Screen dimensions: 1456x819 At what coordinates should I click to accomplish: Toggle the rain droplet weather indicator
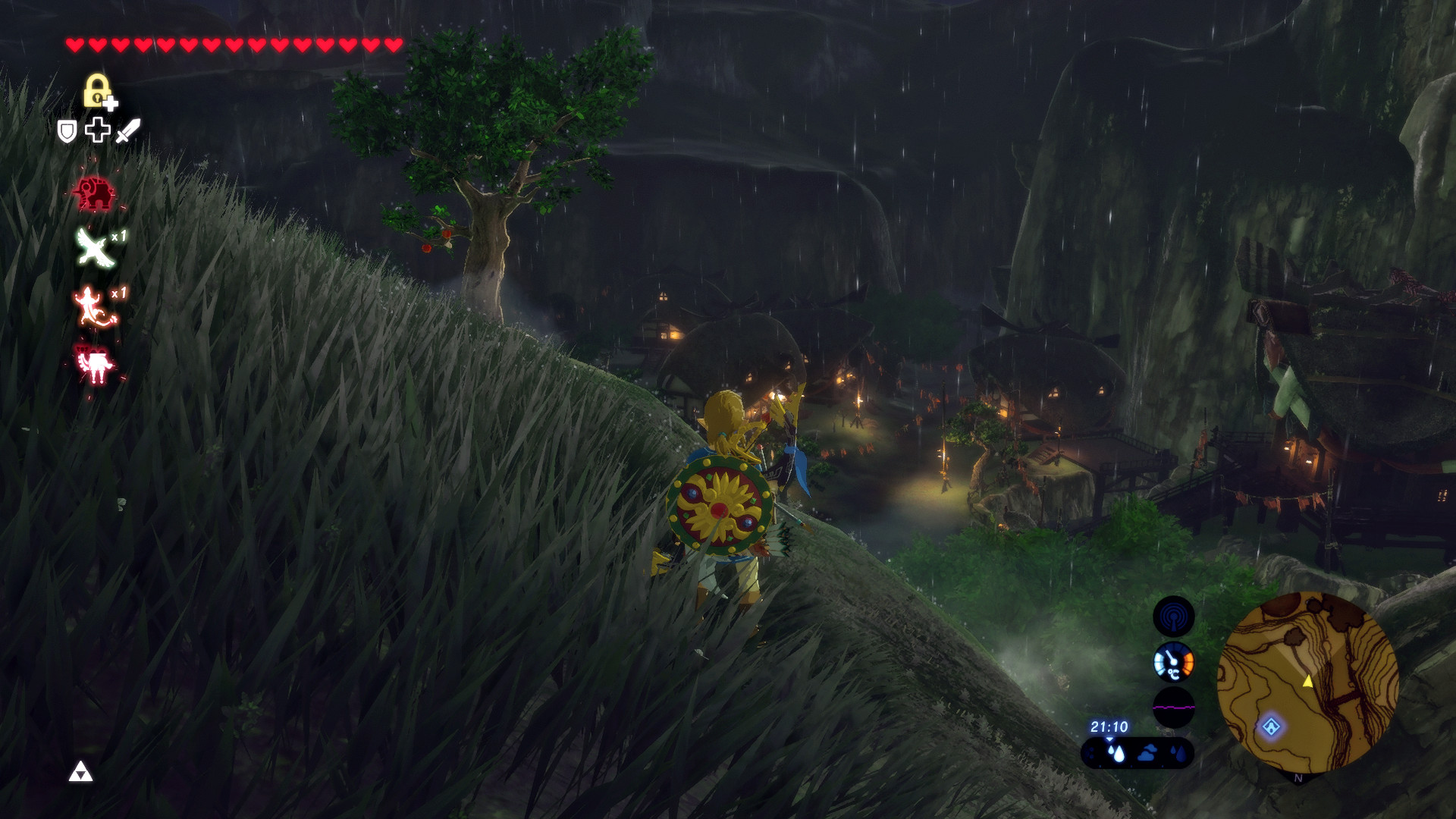(x=1118, y=754)
